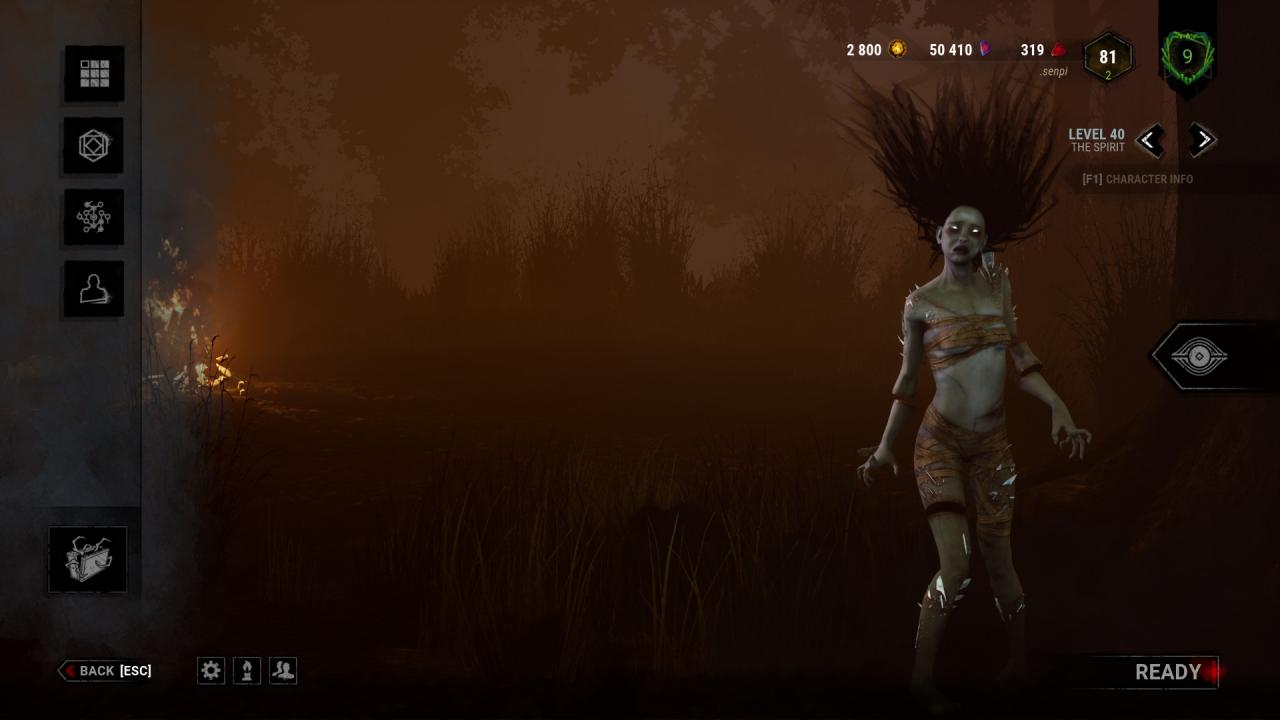The image size is (1280, 720).
Task: Open the player level 81 badge
Action: pyautogui.click(x=1107, y=58)
